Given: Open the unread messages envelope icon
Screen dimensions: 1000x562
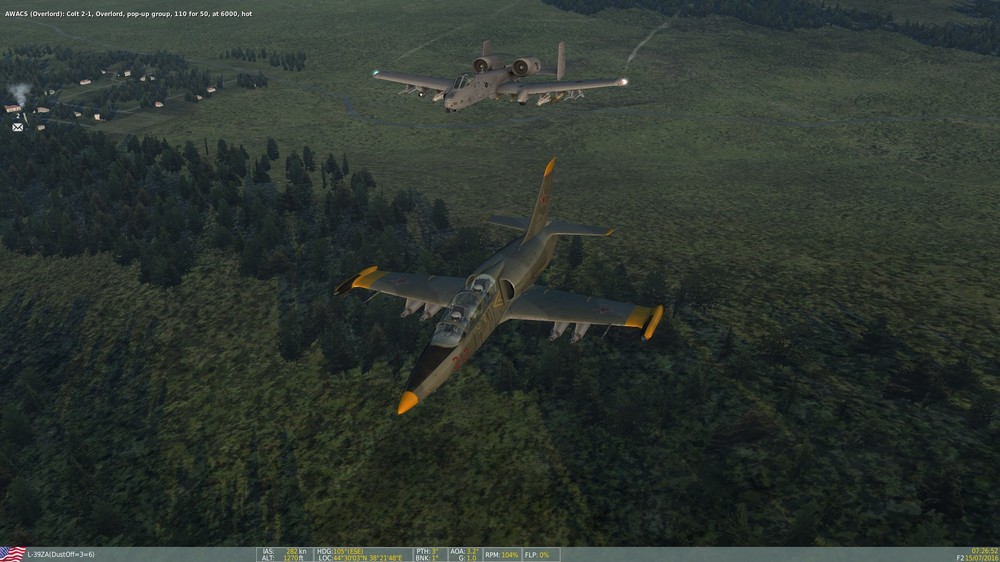Looking at the screenshot, I should click(x=17, y=127).
